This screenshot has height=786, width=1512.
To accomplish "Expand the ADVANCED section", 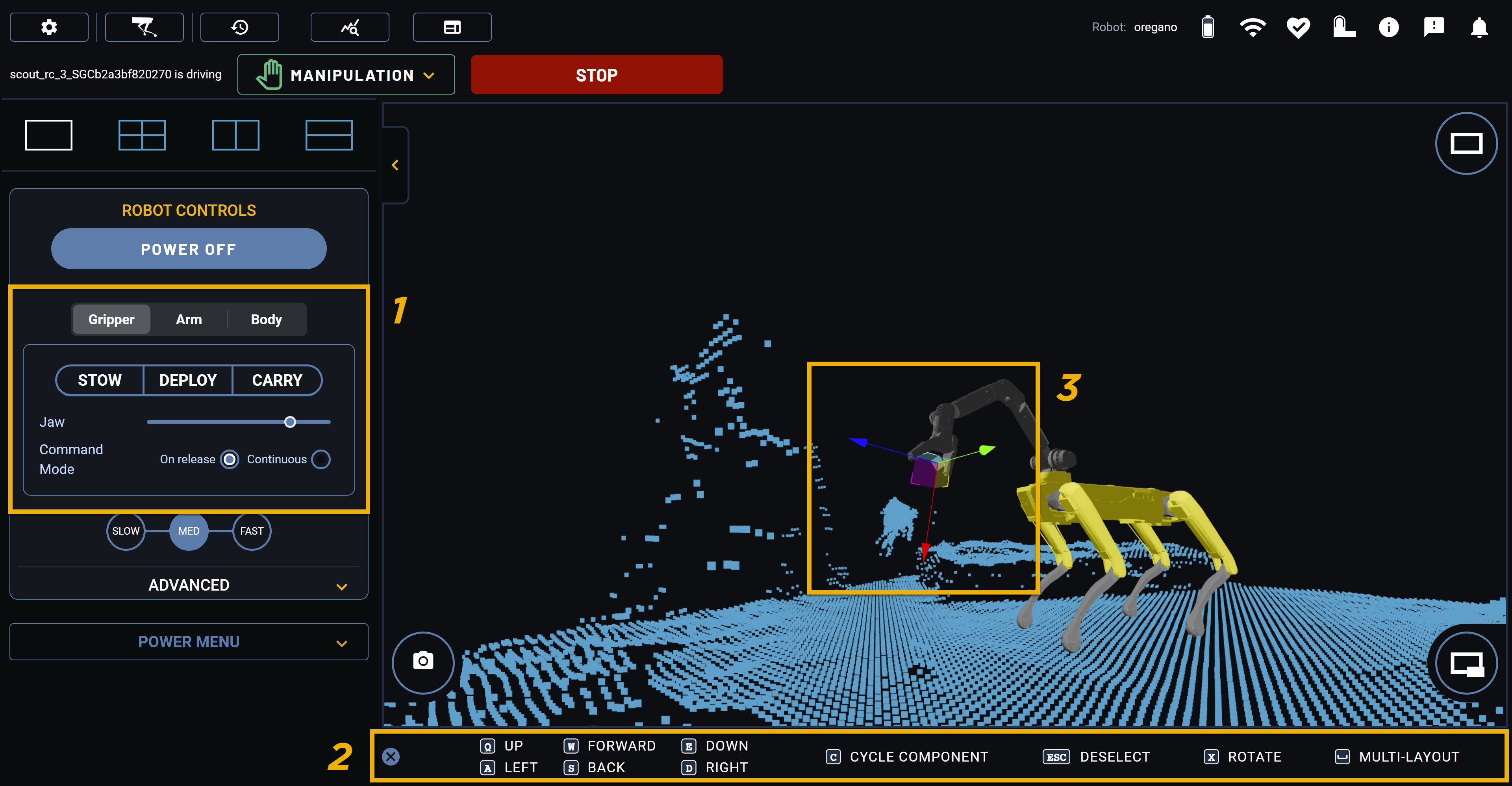I will point(189,585).
